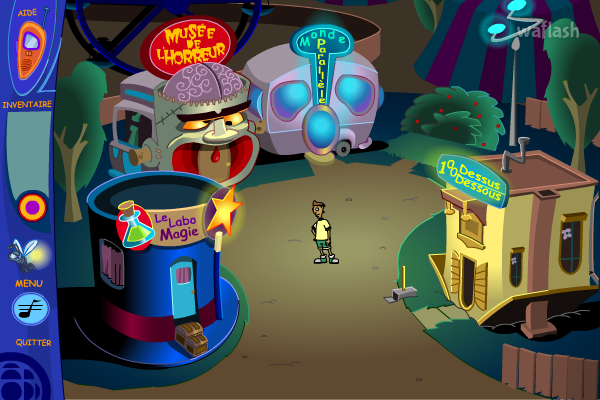Open the Menu music note button
This screenshot has width=600, height=400.
30,309
